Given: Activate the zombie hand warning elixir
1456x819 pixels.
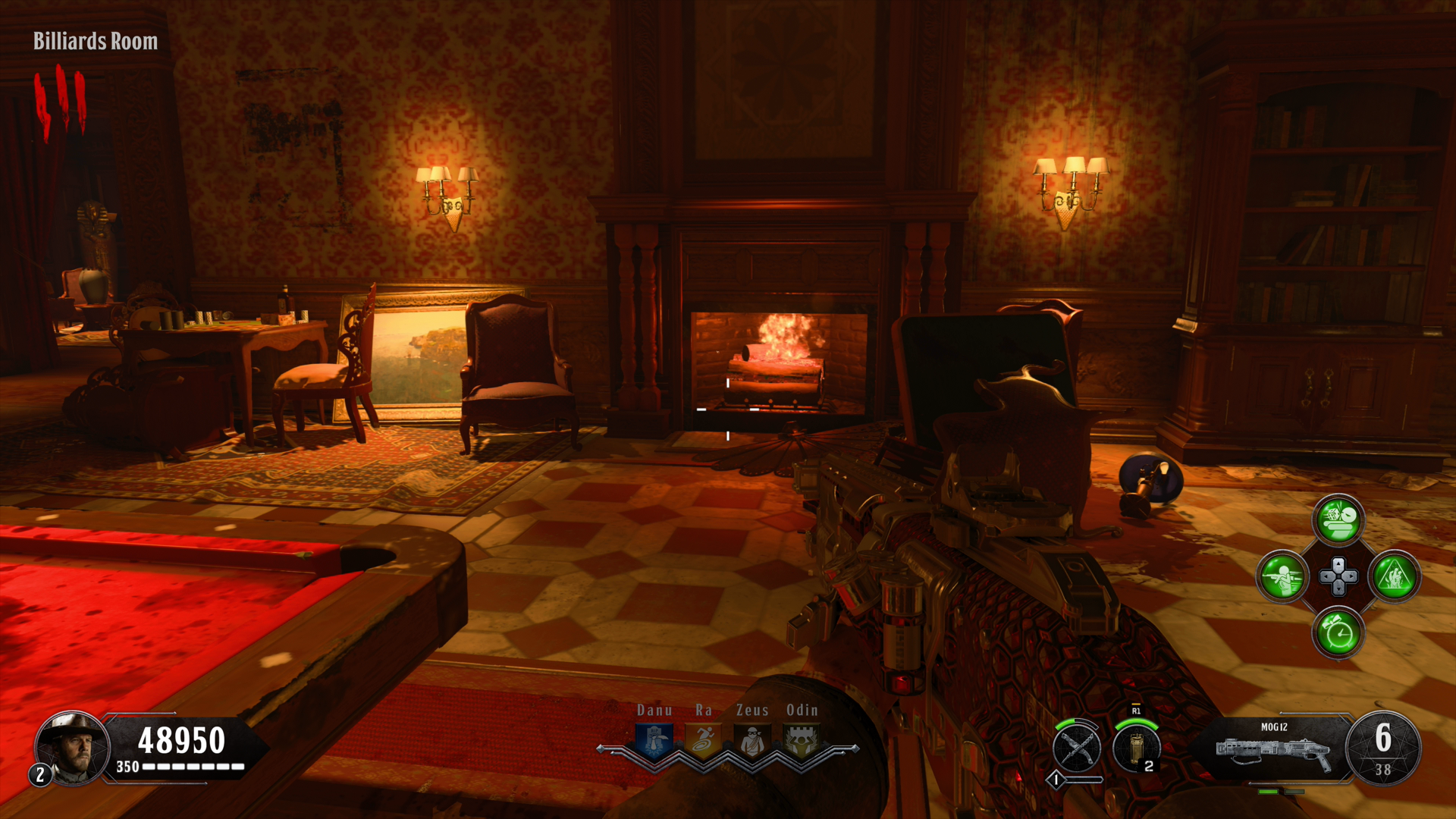Looking at the screenshot, I should click(x=1395, y=577).
